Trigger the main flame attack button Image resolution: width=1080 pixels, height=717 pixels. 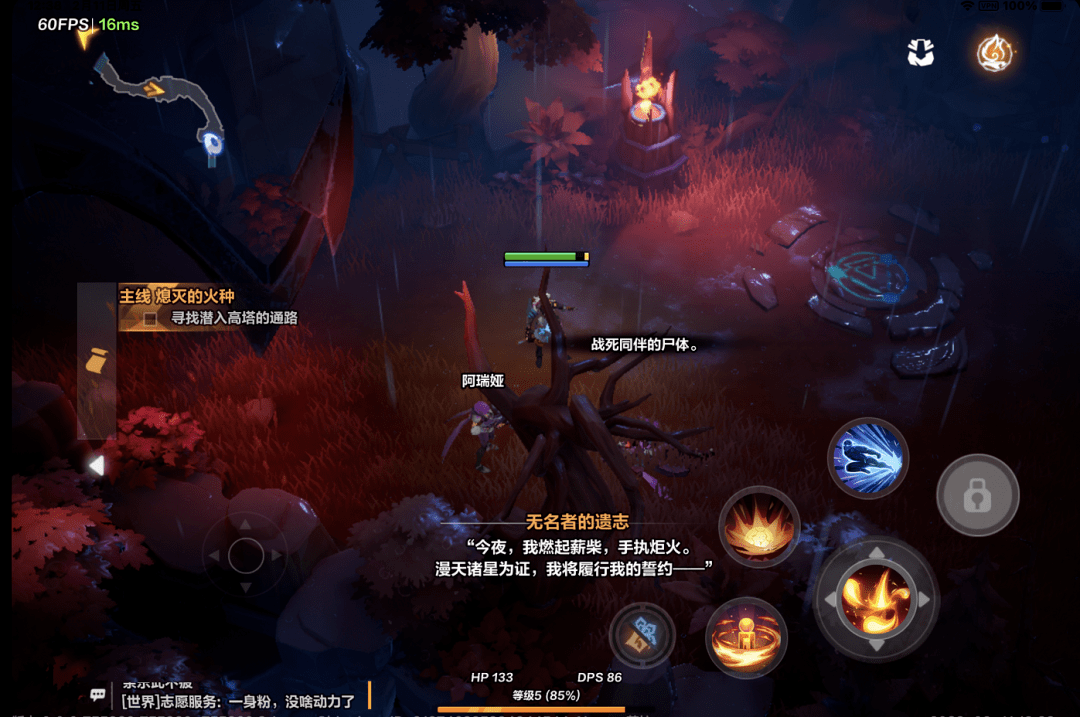click(876, 599)
